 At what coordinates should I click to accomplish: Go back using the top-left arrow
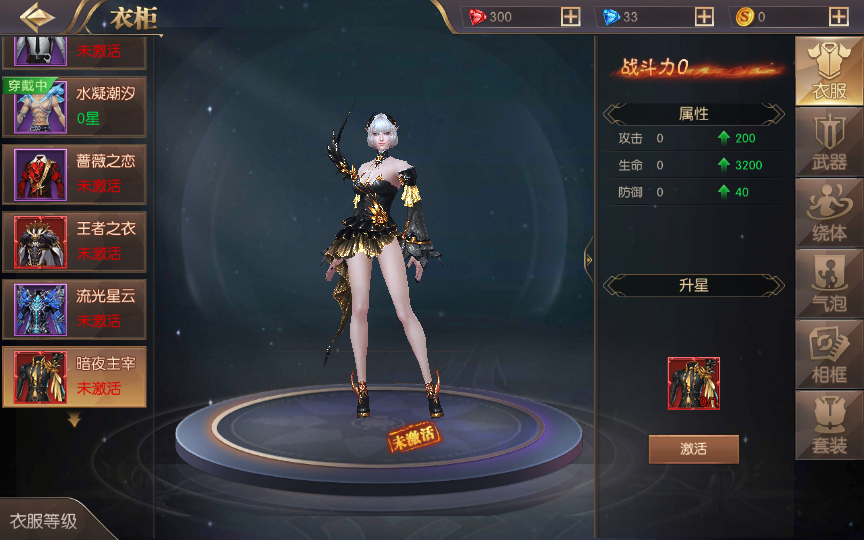pos(38,17)
